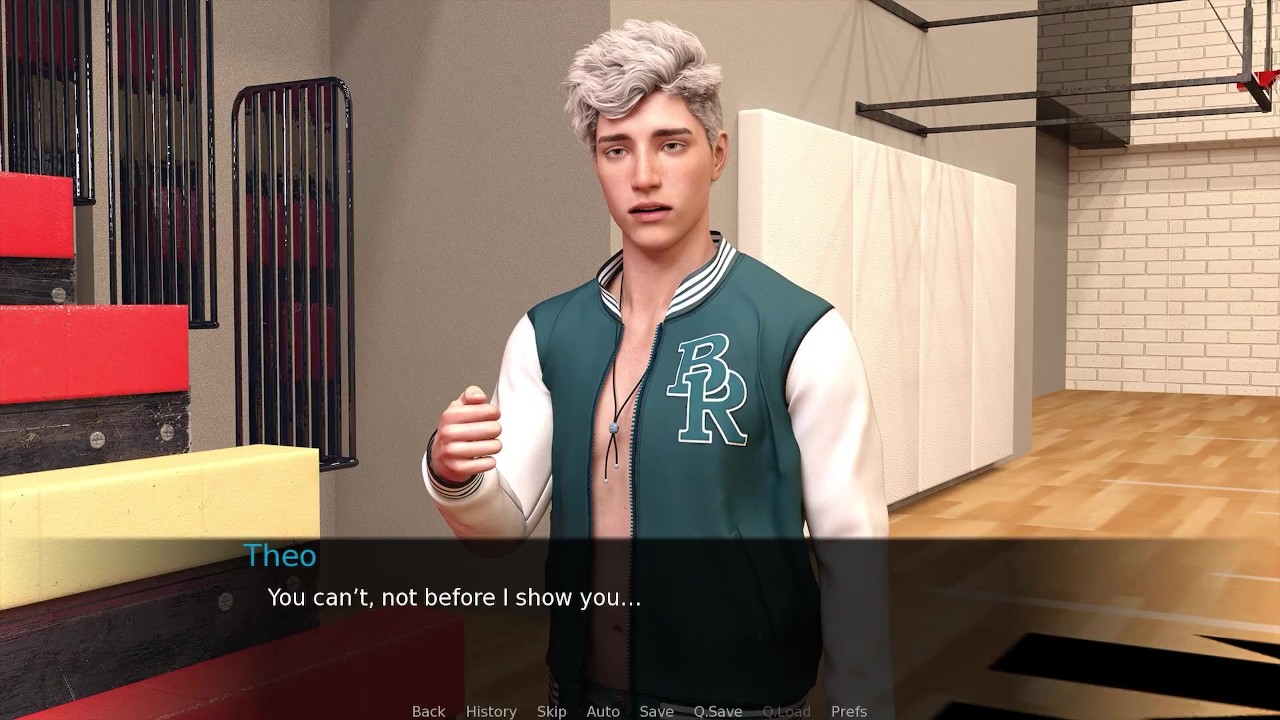The width and height of the screenshot is (1280, 720).
Task: Open the Prefs menu
Action: point(849,711)
